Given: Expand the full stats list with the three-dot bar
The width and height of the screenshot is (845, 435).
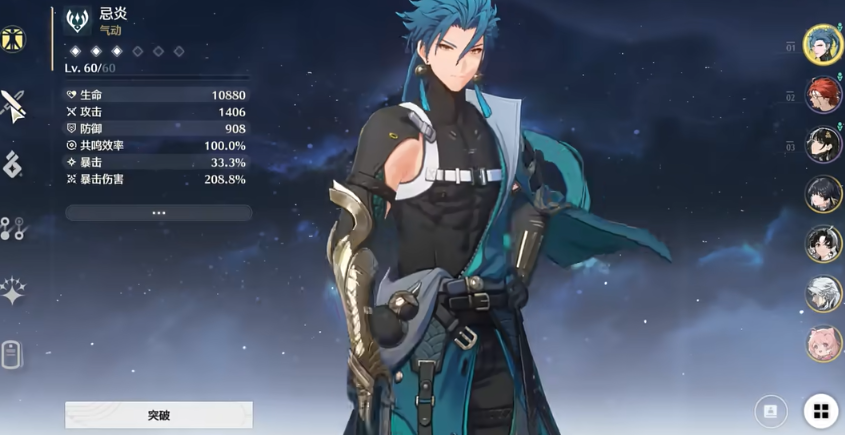Looking at the screenshot, I should pos(159,213).
